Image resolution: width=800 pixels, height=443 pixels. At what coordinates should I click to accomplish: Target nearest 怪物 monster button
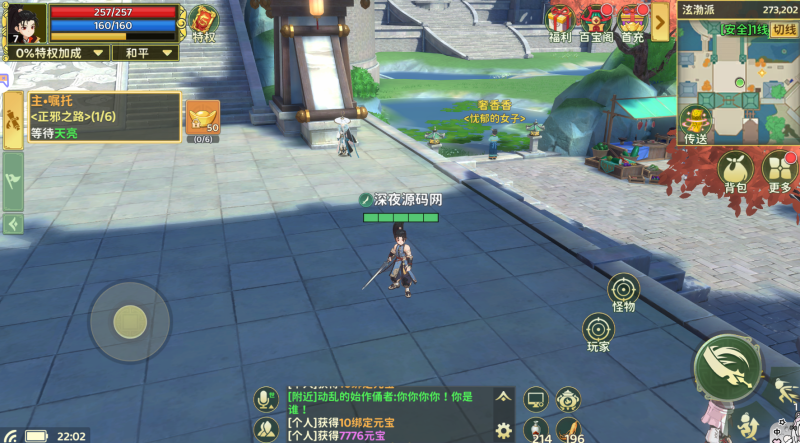point(624,290)
